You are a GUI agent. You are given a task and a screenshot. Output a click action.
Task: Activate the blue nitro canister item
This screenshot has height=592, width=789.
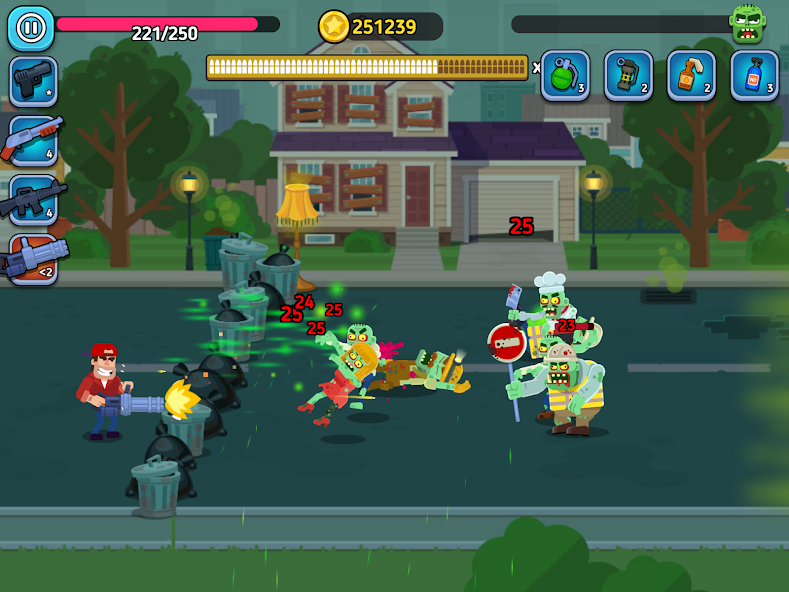[754, 76]
